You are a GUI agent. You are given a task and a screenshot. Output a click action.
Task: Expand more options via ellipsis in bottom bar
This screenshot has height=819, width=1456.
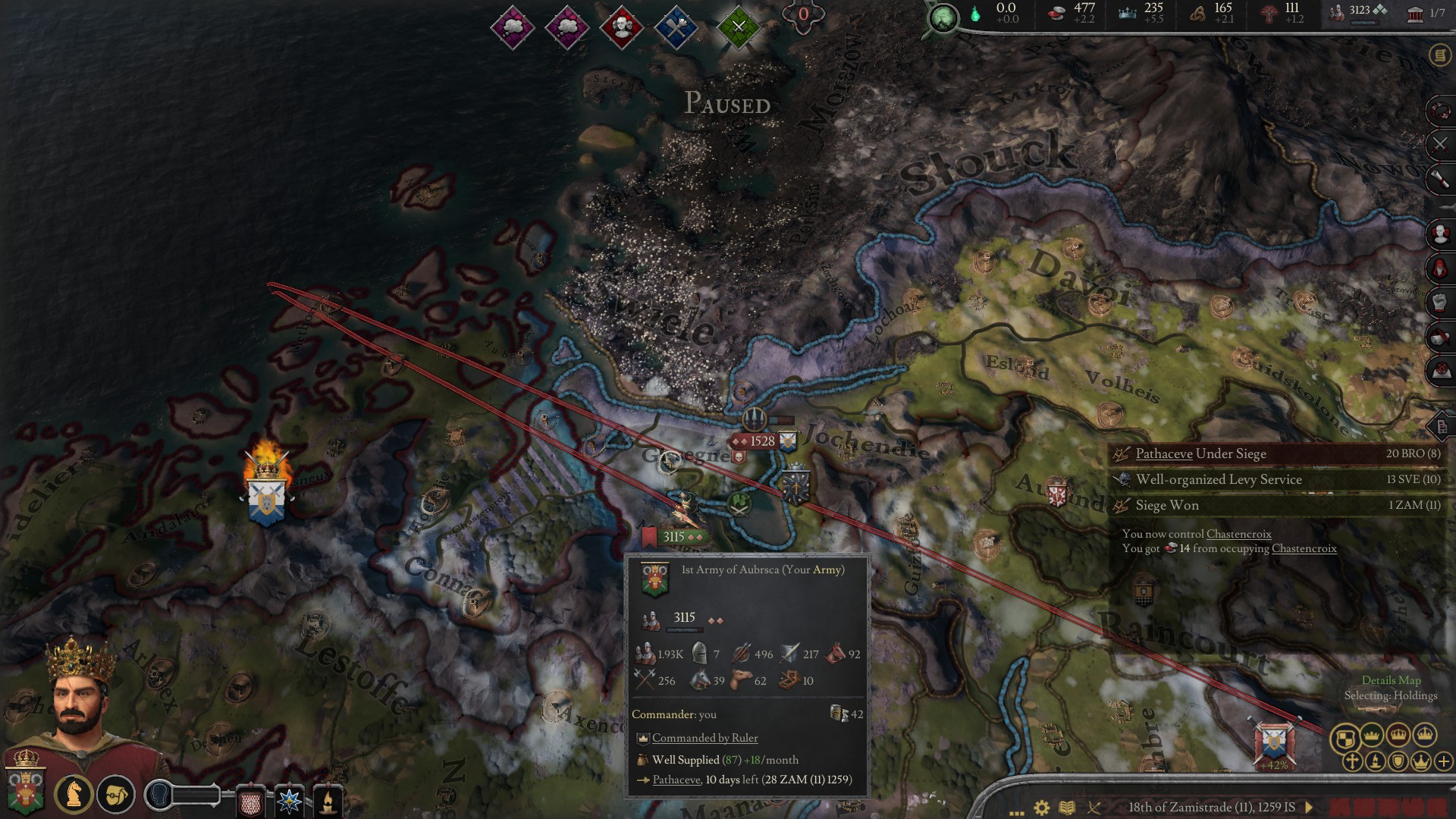click(x=1017, y=808)
